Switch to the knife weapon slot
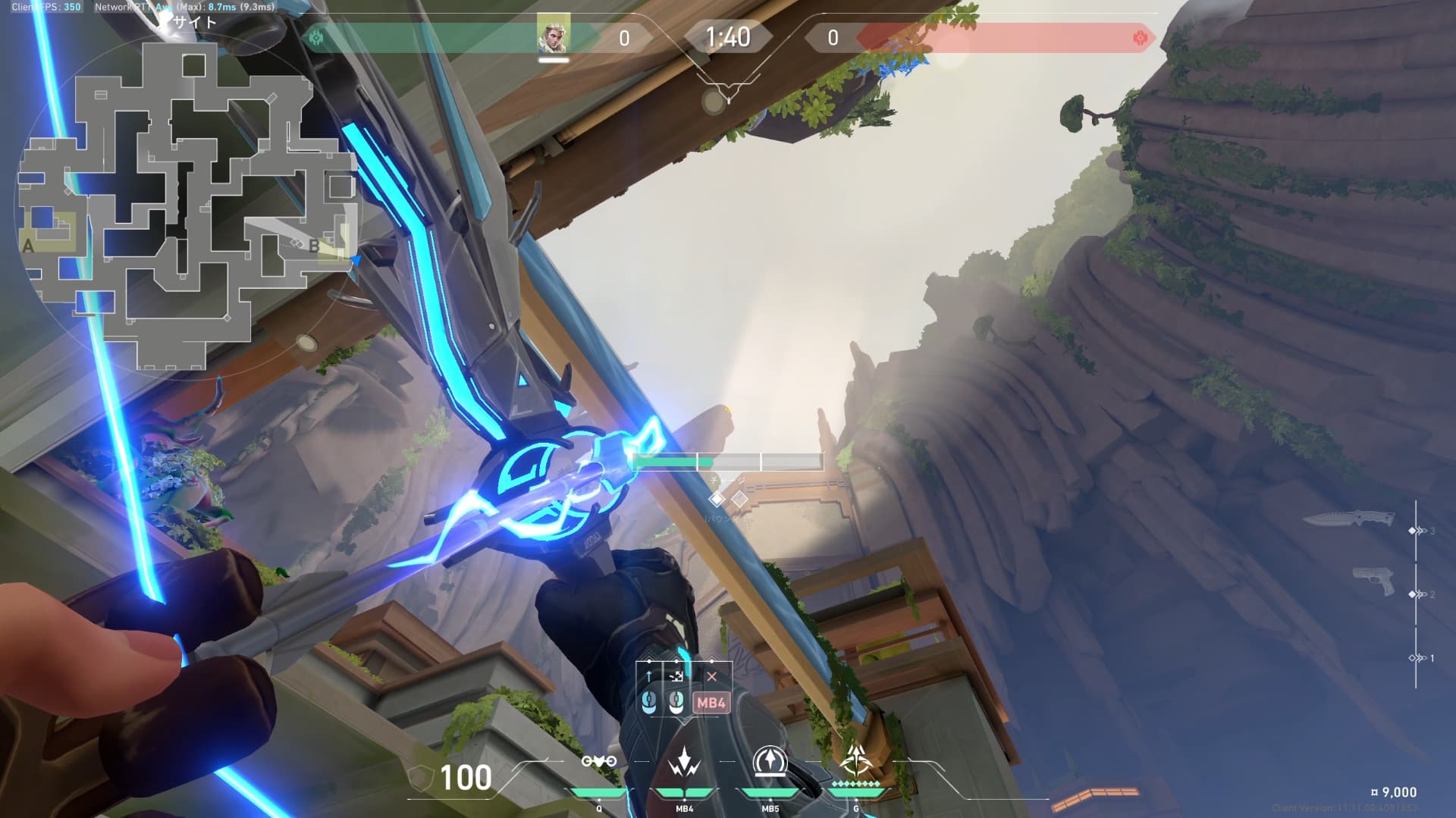Screen dimensions: 1456x818 [1348, 519]
